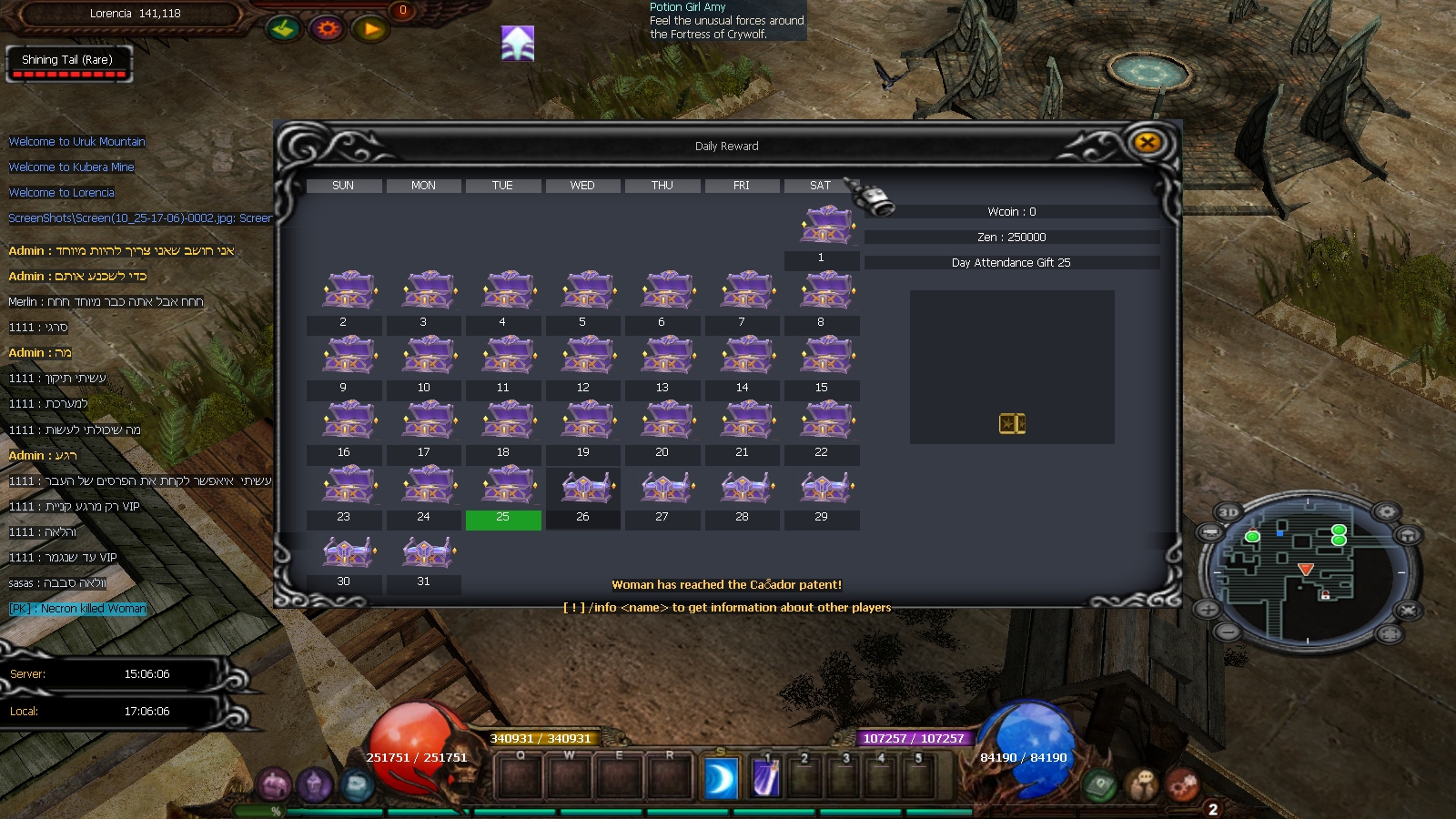Claim the highlighted day 25 chest reward
Viewport: 1456px width, 819px height.
[x=503, y=487]
